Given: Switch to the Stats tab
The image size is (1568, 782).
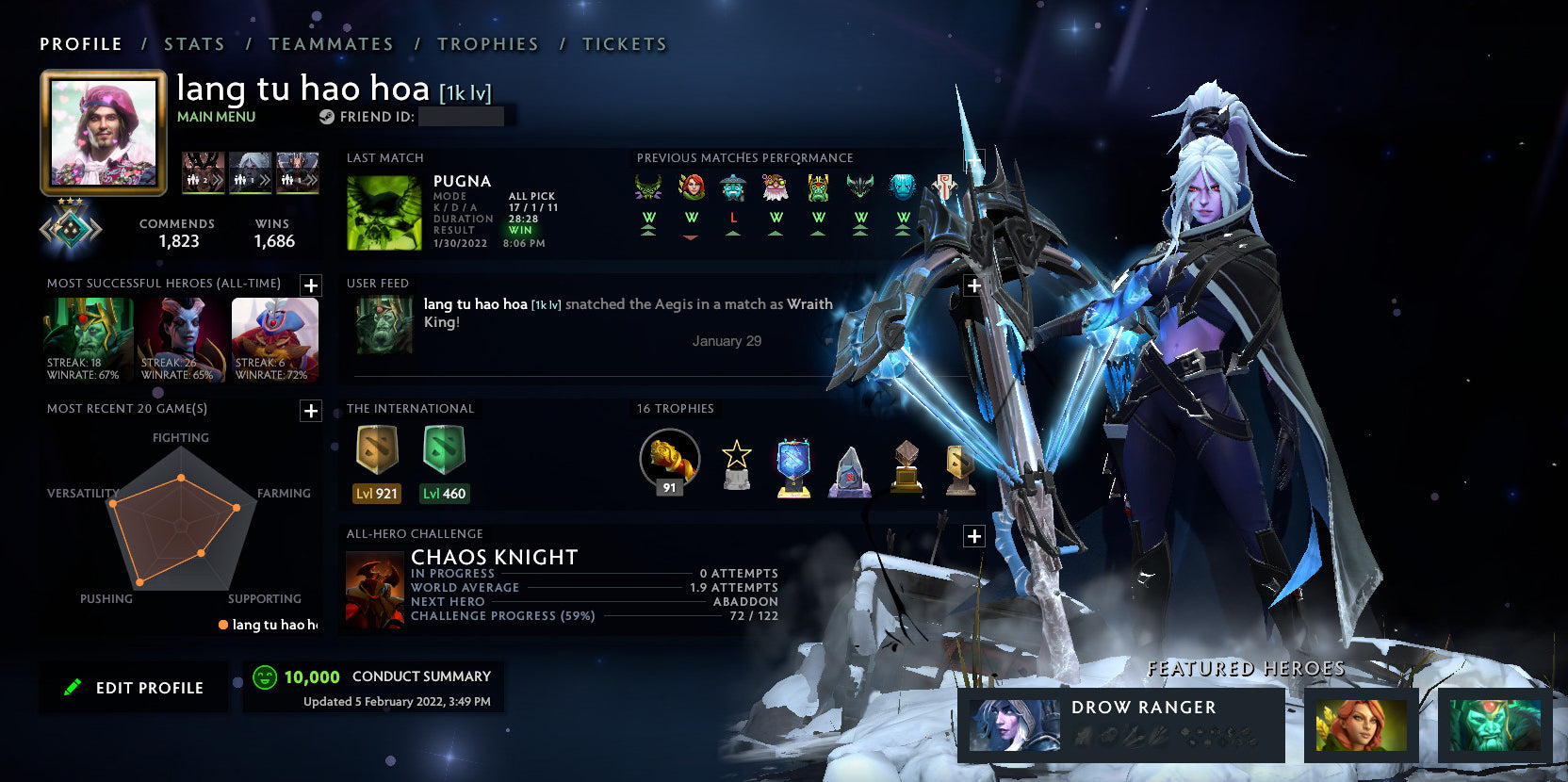Looking at the screenshot, I should (x=194, y=44).
